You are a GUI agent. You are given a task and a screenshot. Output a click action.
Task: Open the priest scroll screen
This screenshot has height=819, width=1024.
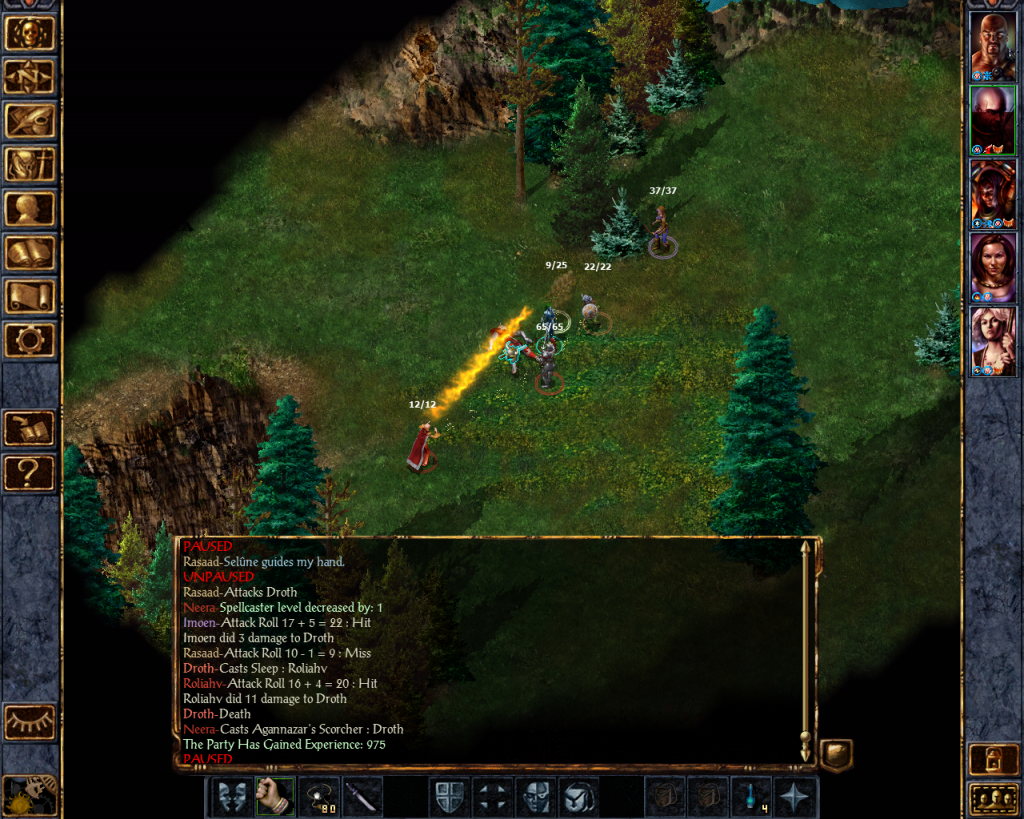[x=30, y=297]
